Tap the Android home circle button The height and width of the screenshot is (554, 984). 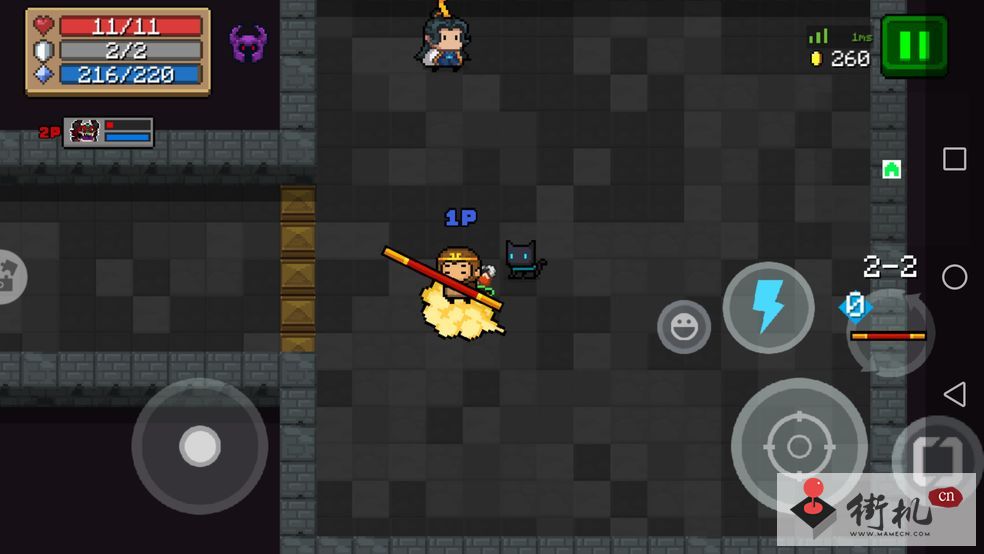(954, 277)
